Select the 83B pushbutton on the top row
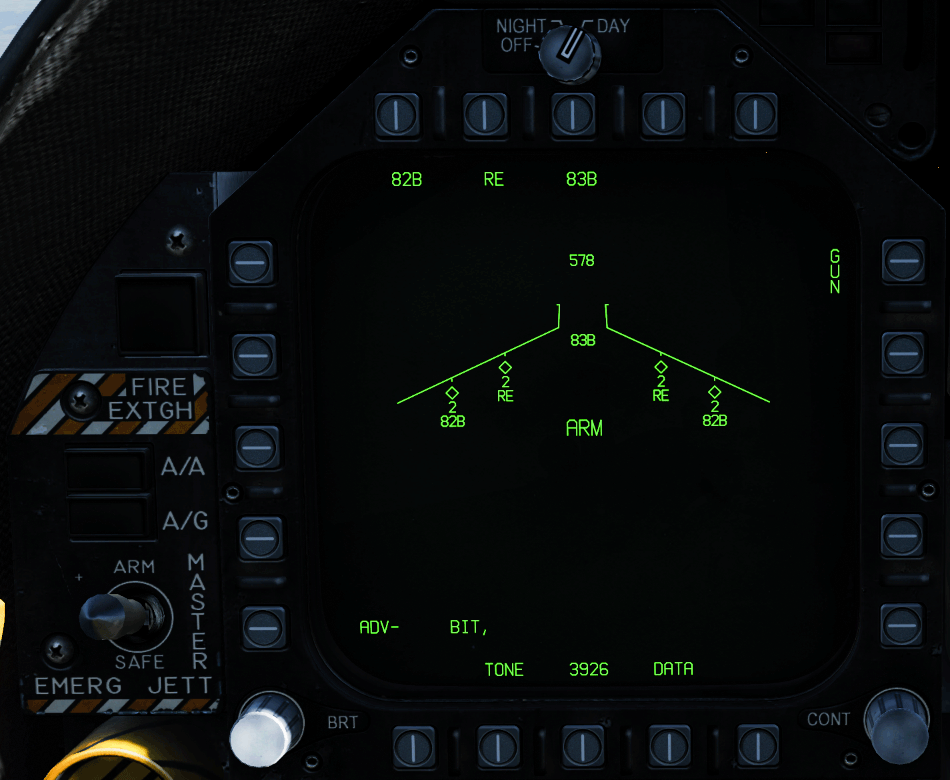This screenshot has width=950, height=780. (573, 115)
